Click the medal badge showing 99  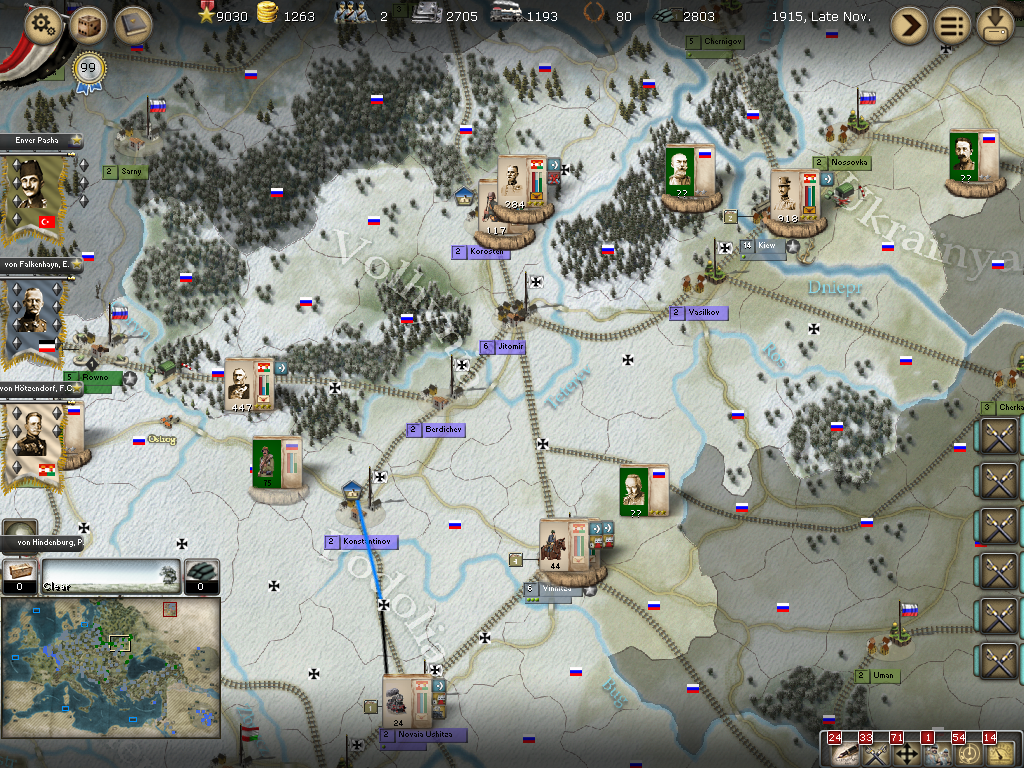(x=90, y=70)
